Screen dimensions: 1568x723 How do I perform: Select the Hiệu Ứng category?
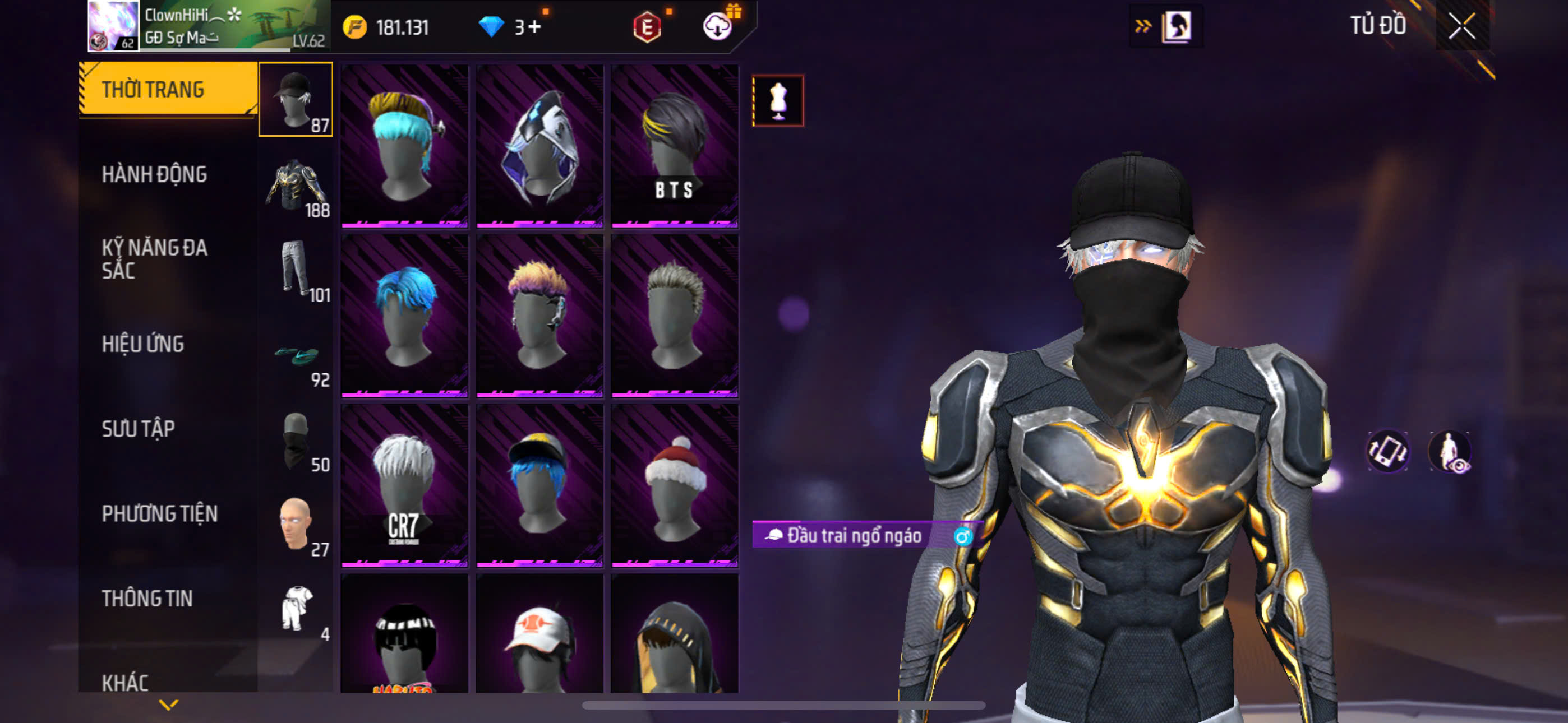tap(142, 344)
